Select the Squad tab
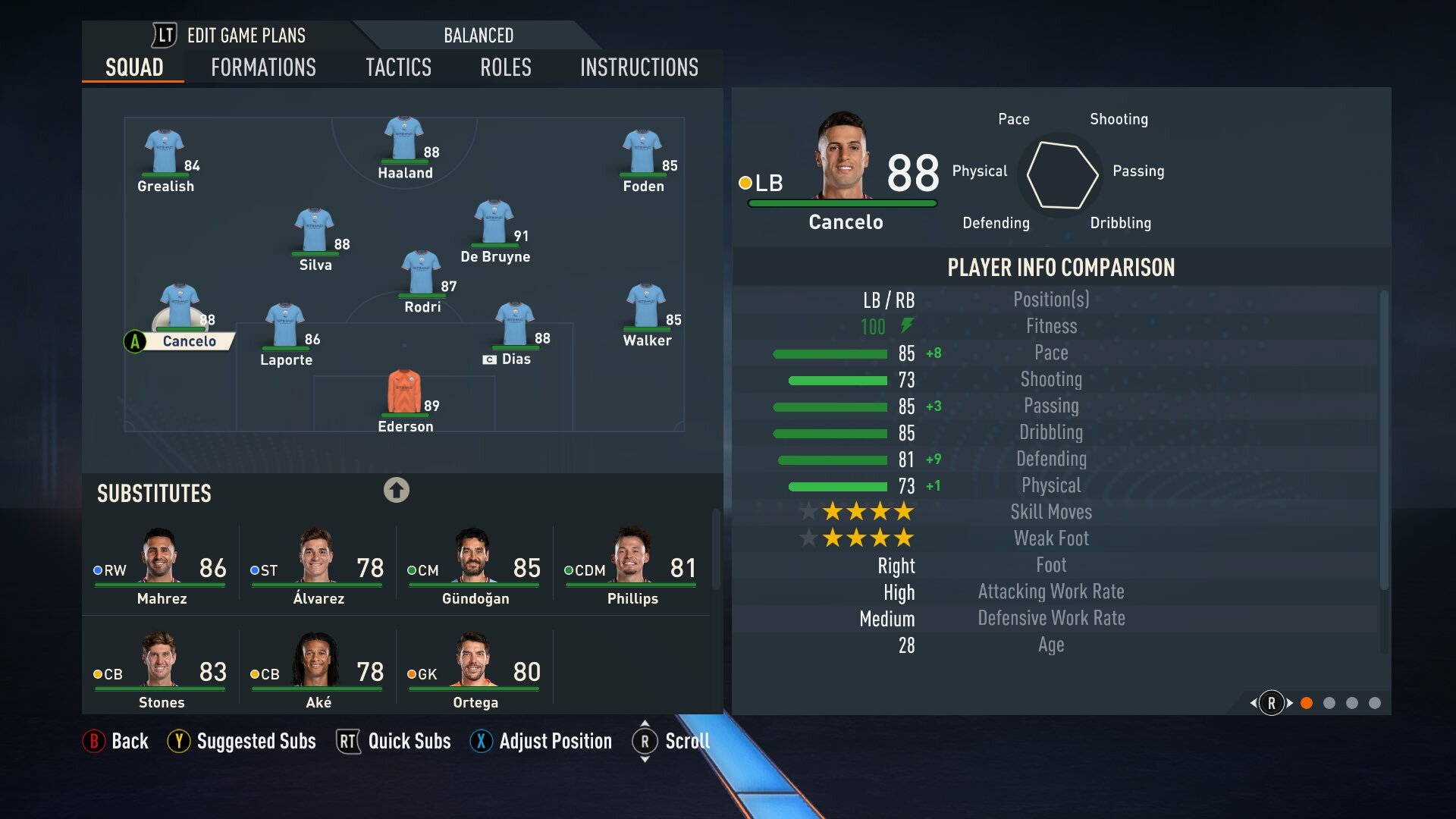Viewport: 1456px width, 819px height. pos(134,67)
